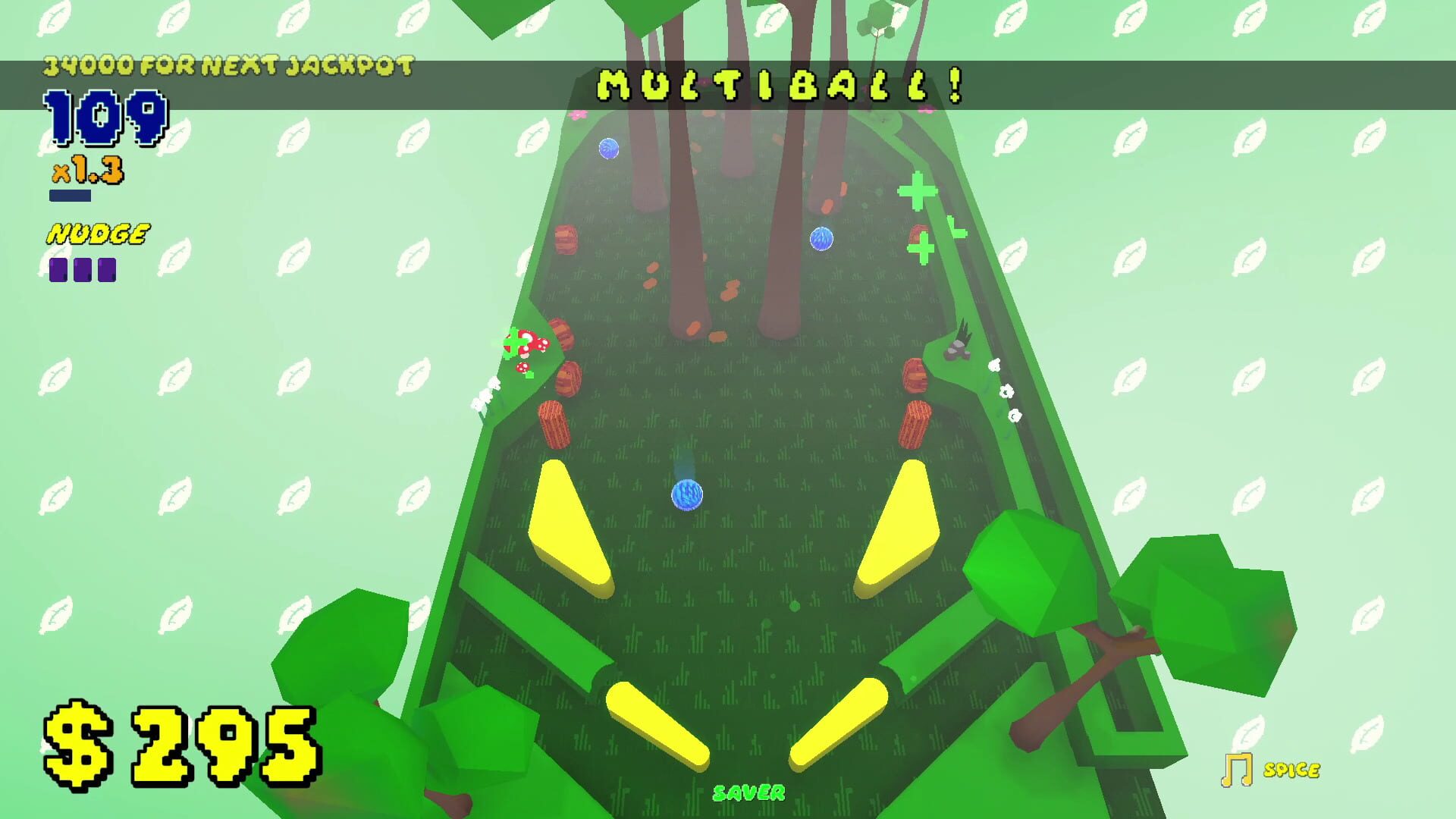
Task: Select the score display showing 109
Action: pos(106,118)
